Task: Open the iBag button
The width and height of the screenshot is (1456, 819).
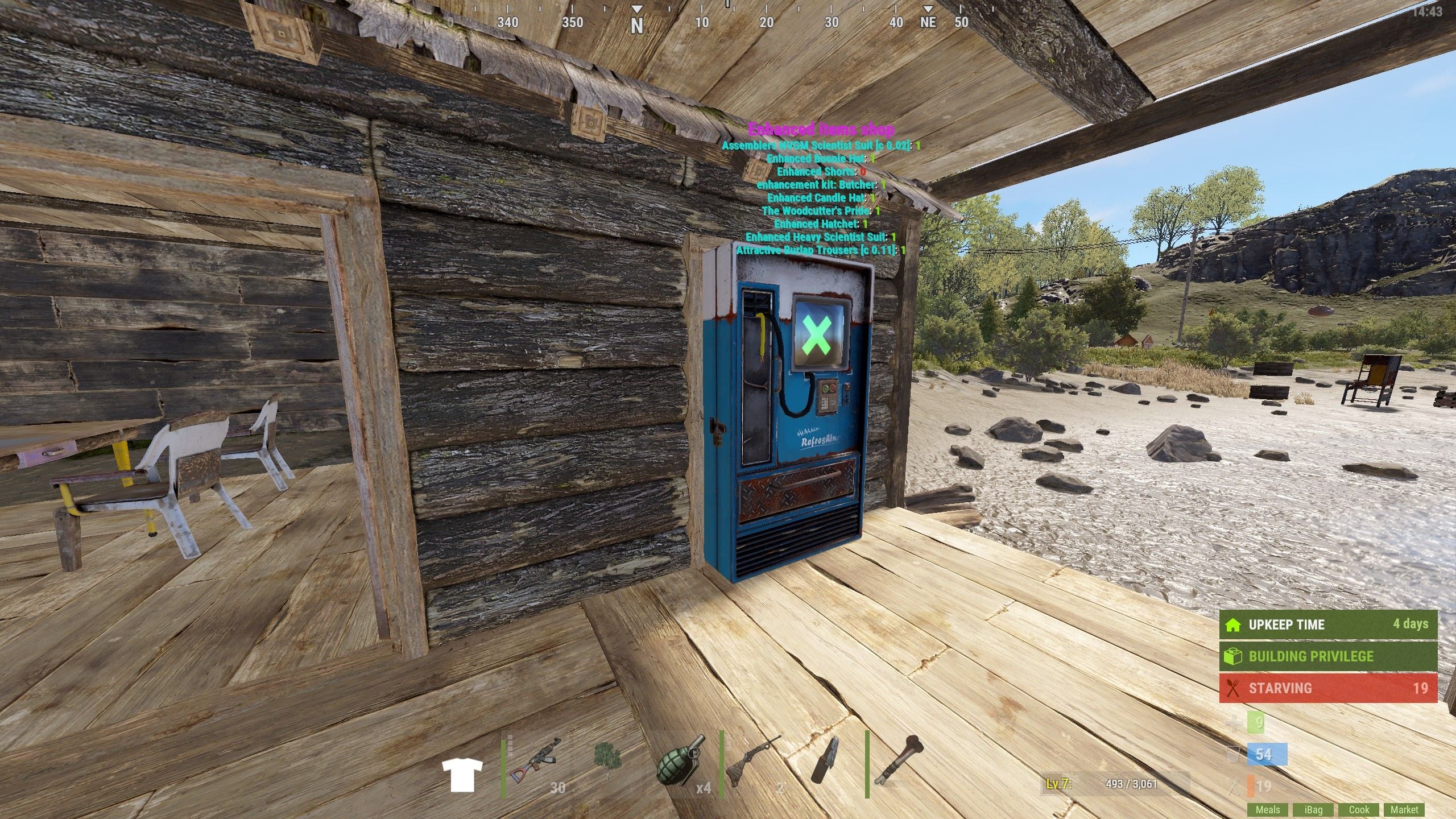Action: click(x=1313, y=809)
